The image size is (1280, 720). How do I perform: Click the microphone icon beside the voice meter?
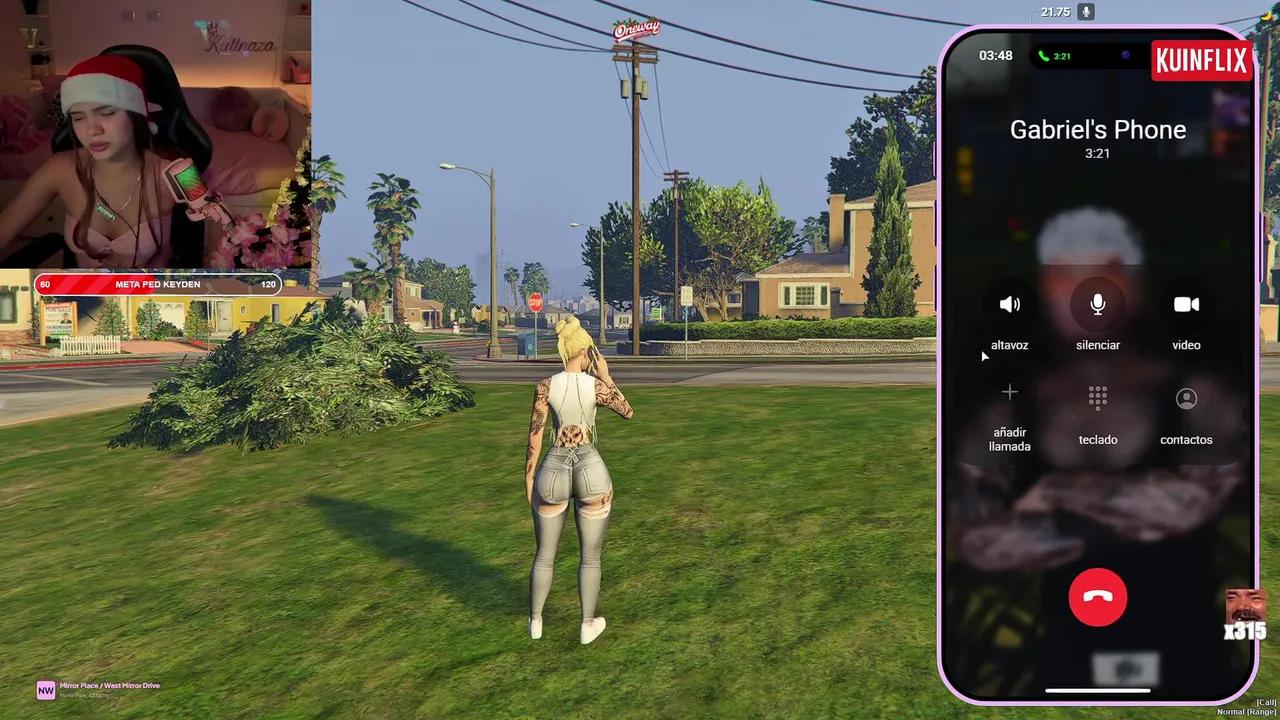[x=1086, y=11]
